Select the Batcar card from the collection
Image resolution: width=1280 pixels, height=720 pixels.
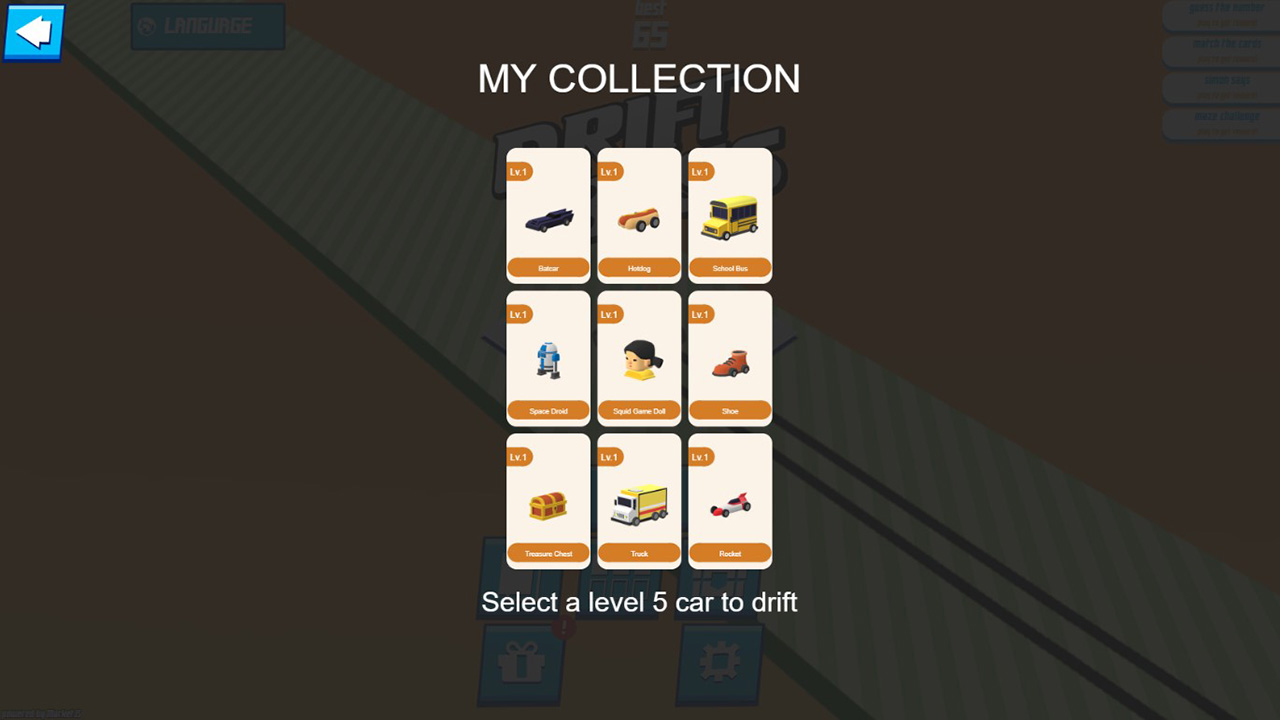pos(548,215)
